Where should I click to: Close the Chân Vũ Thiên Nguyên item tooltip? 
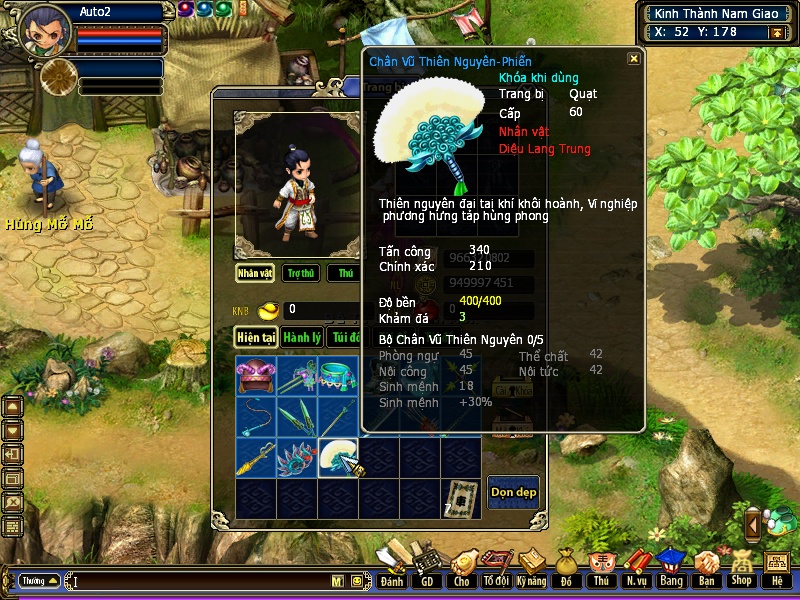click(x=633, y=59)
